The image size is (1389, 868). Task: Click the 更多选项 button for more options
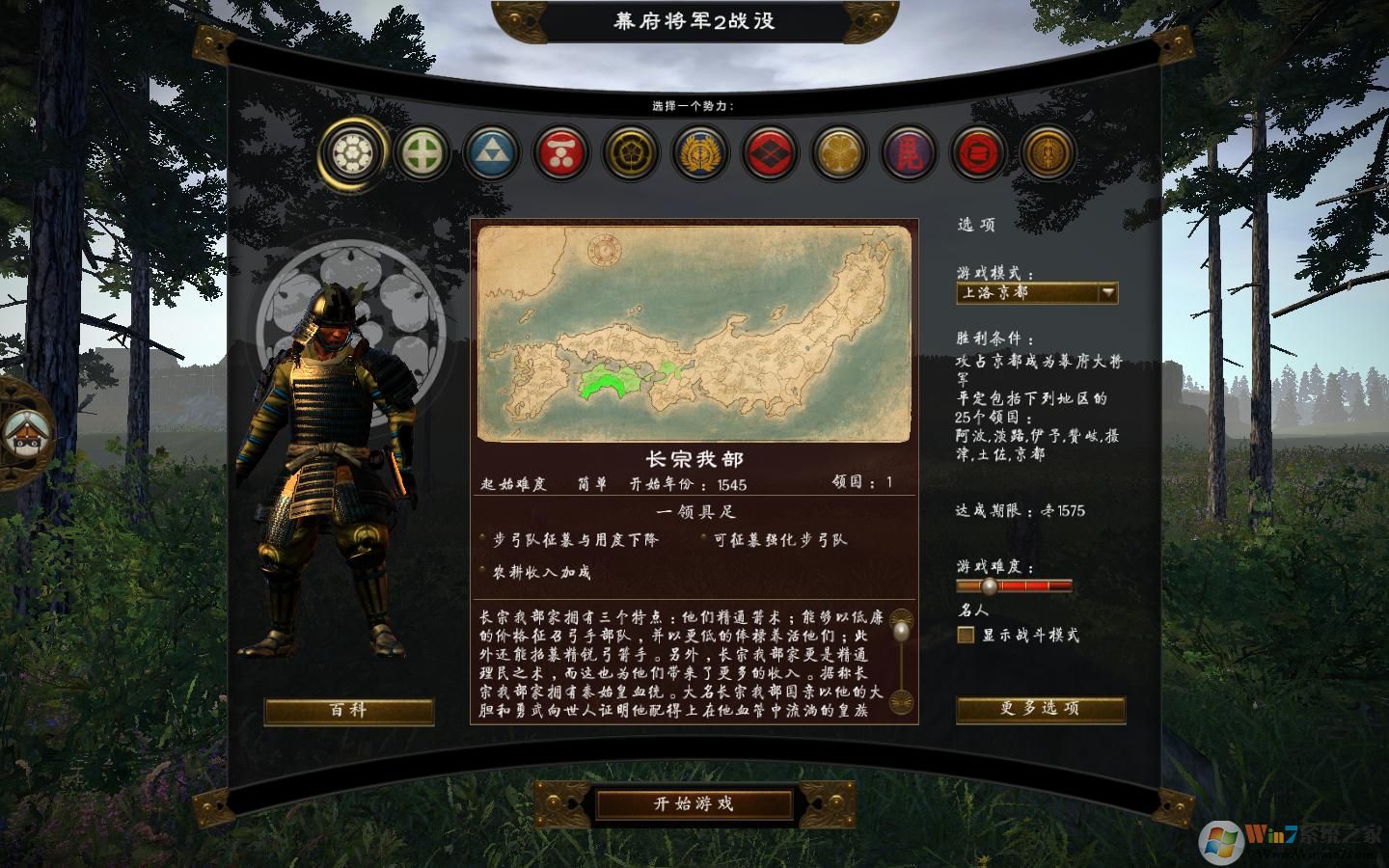[1040, 708]
